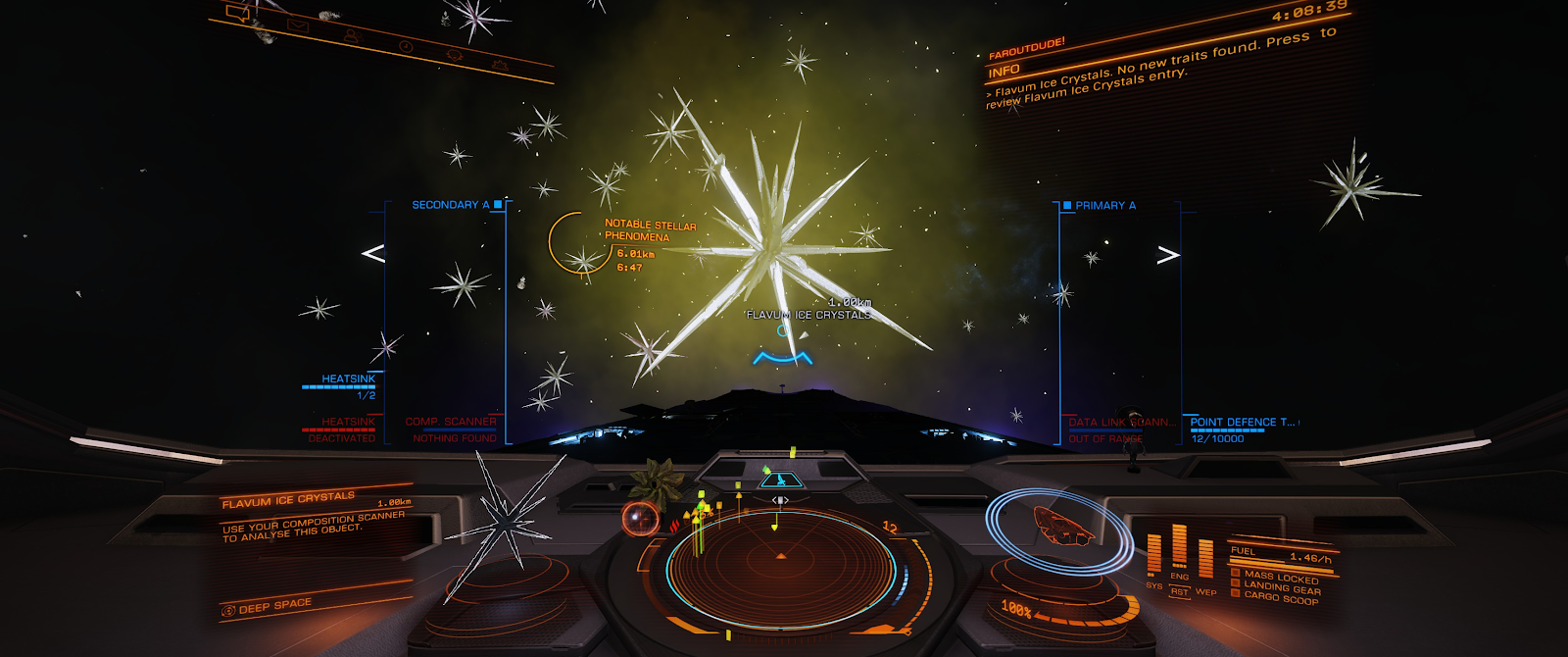Show the clock history tab
The image size is (1568, 657).
[x=406, y=46]
